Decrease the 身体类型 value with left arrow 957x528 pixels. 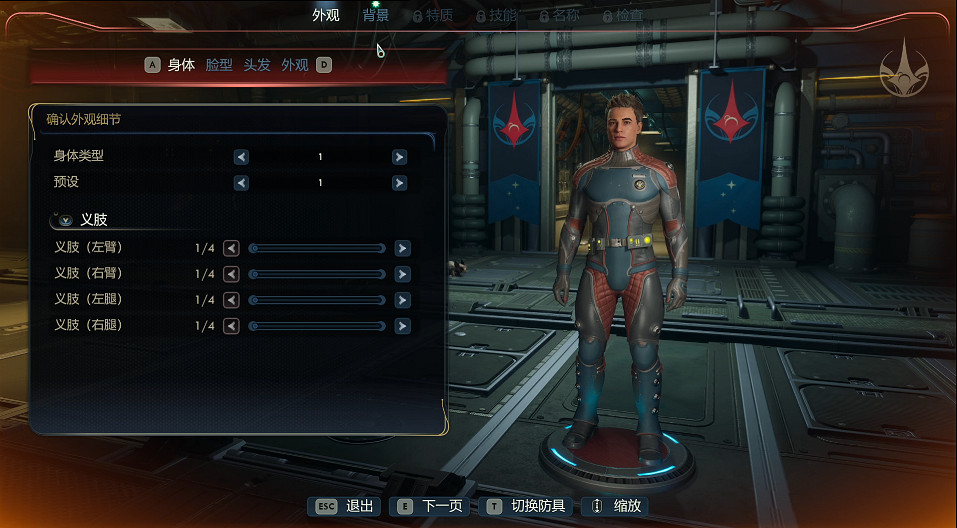point(241,157)
